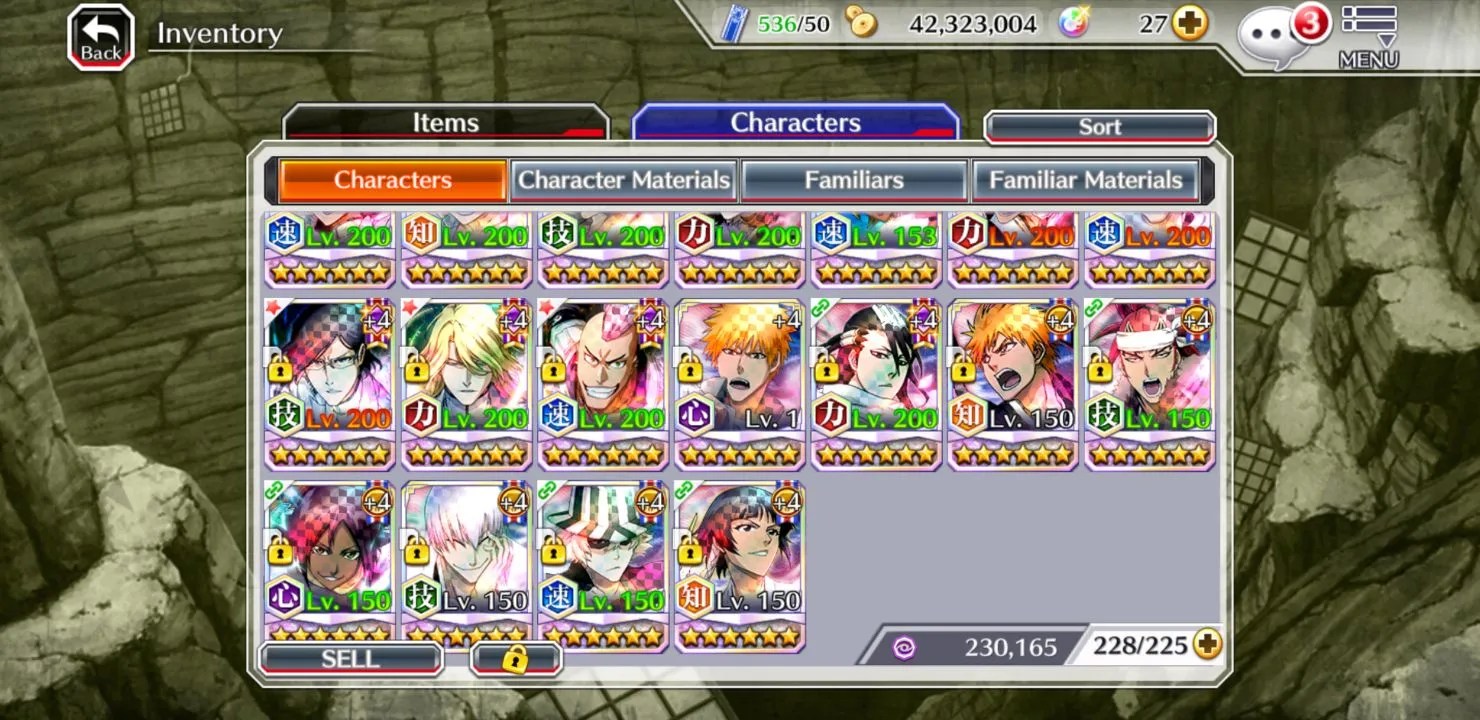The width and height of the screenshot is (1480, 720).
Task: Switch to the Items tab
Action: tap(446, 123)
